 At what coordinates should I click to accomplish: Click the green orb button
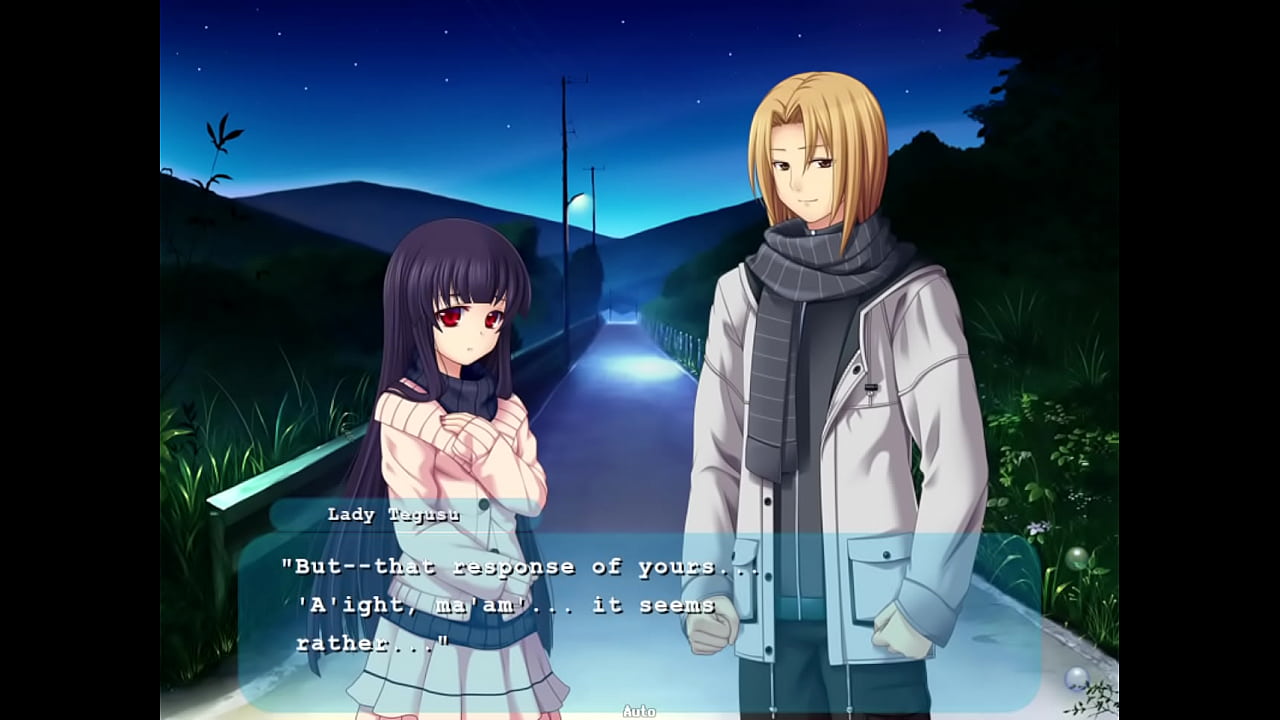coord(1076,558)
